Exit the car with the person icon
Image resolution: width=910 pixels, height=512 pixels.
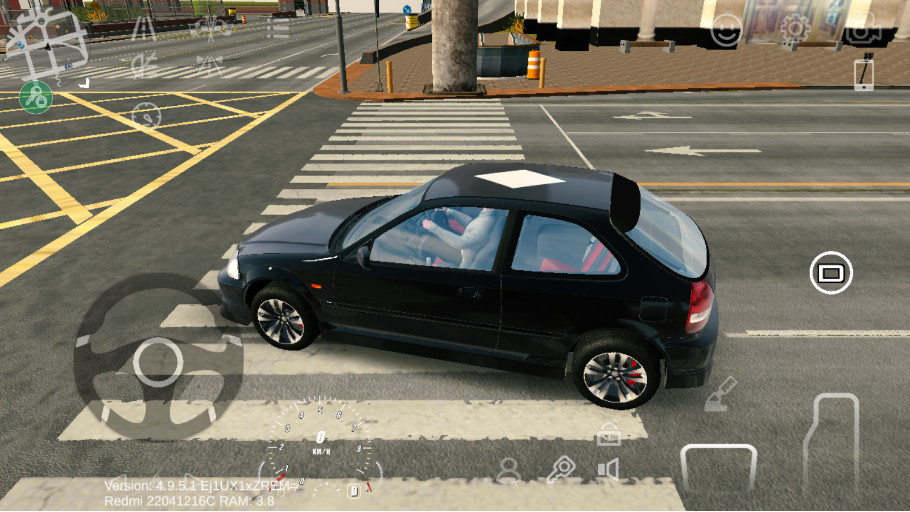click(509, 469)
